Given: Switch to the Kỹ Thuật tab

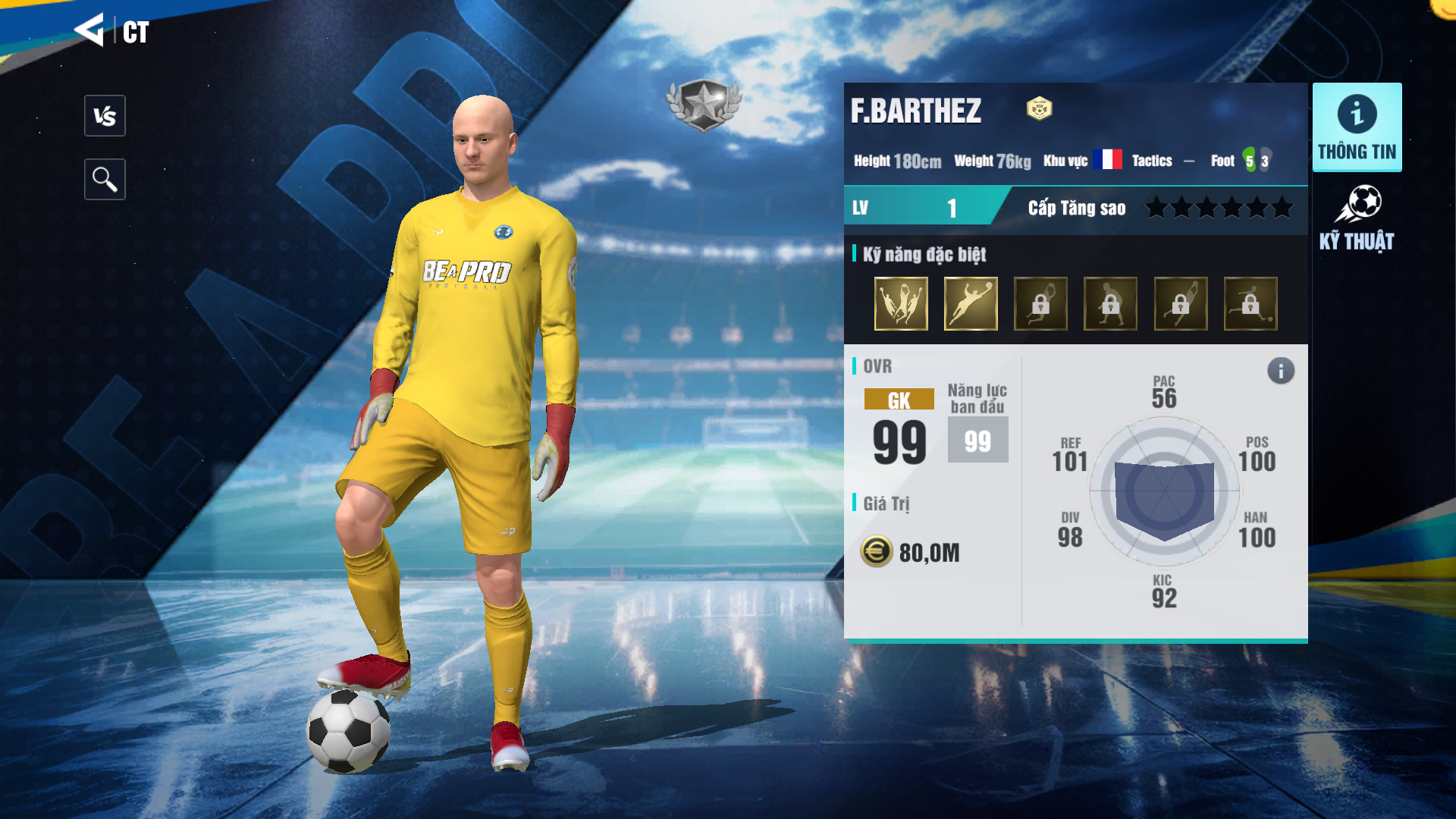Looking at the screenshot, I should [x=1357, y=218].
